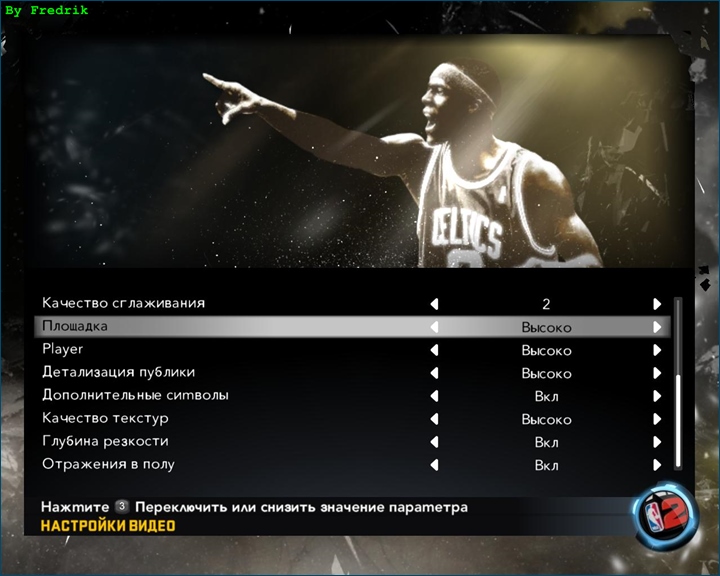
Task: Lower Качество текстур with its left arrow
Action: tap(434, 420)
